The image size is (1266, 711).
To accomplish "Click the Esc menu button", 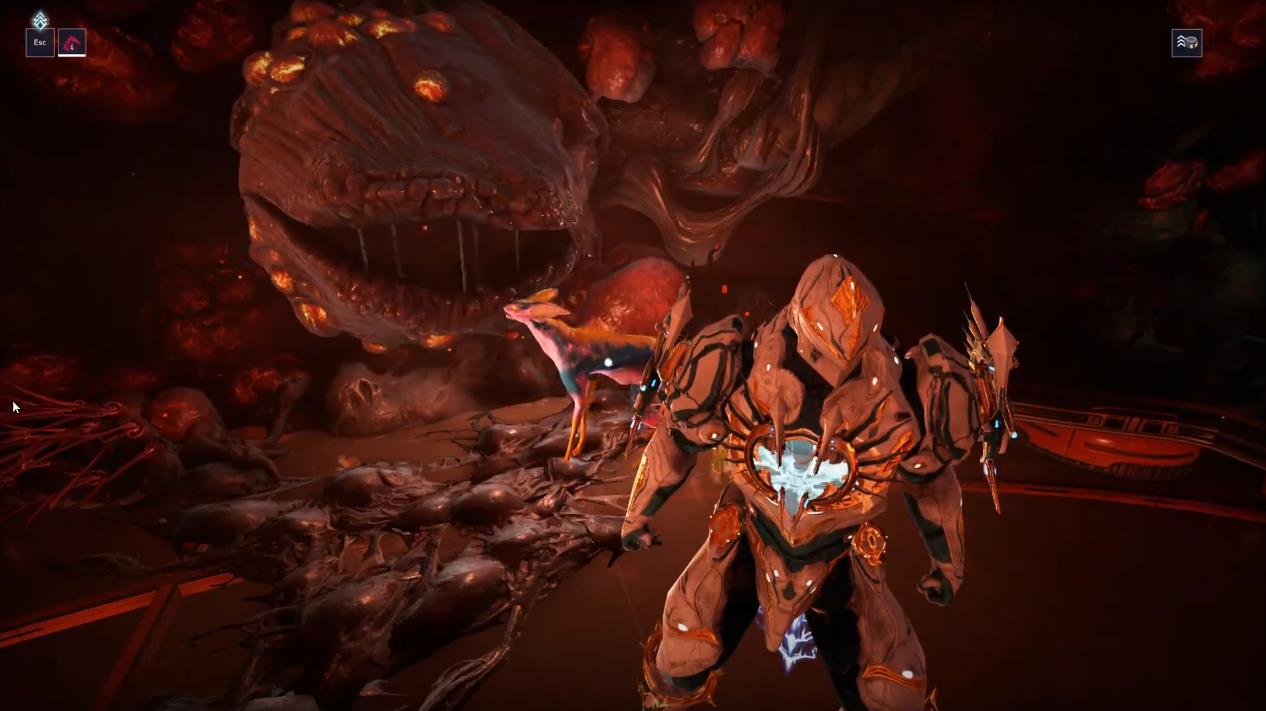I will [40, 43].
